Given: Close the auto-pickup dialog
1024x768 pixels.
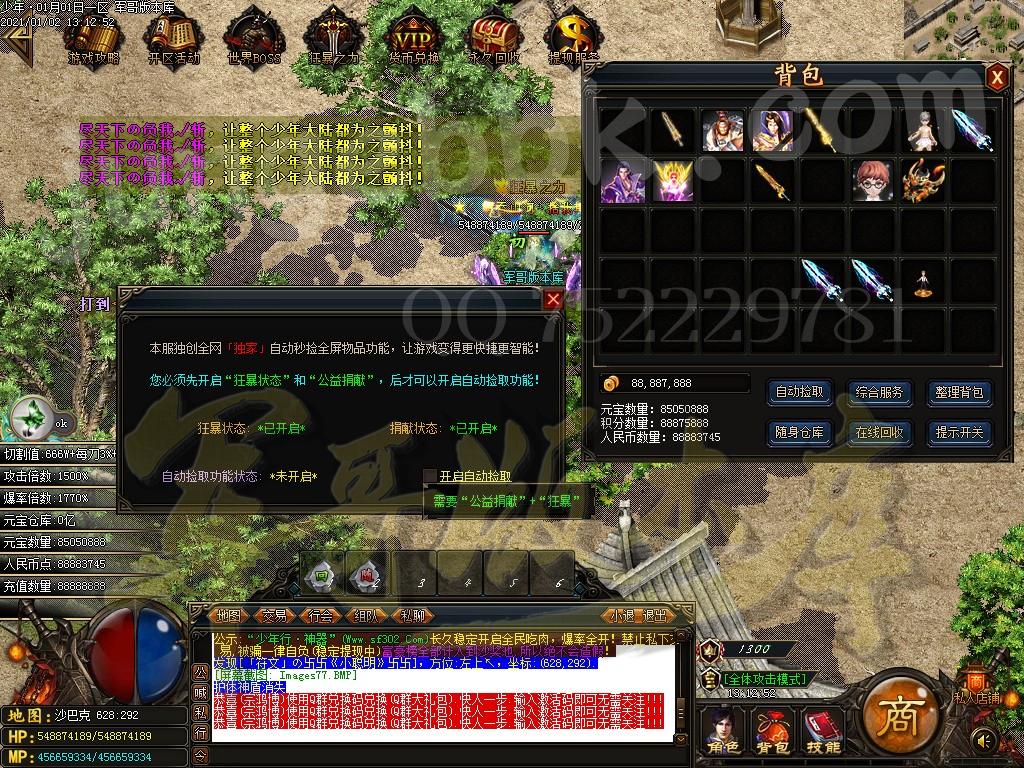Looking at the screenshot, I should click(x=553, y=299).
